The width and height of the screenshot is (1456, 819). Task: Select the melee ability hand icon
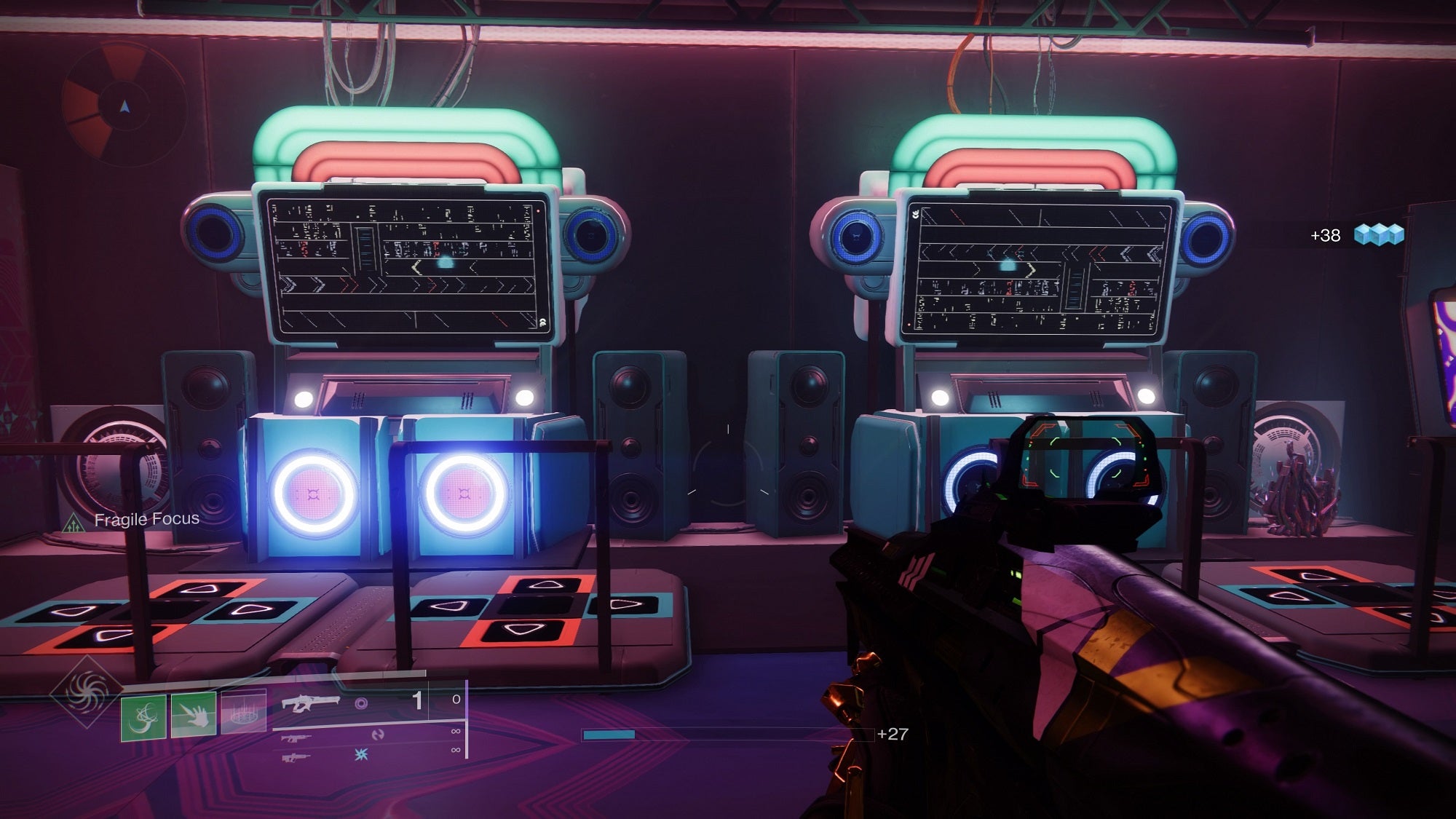[x=194, y=716]
